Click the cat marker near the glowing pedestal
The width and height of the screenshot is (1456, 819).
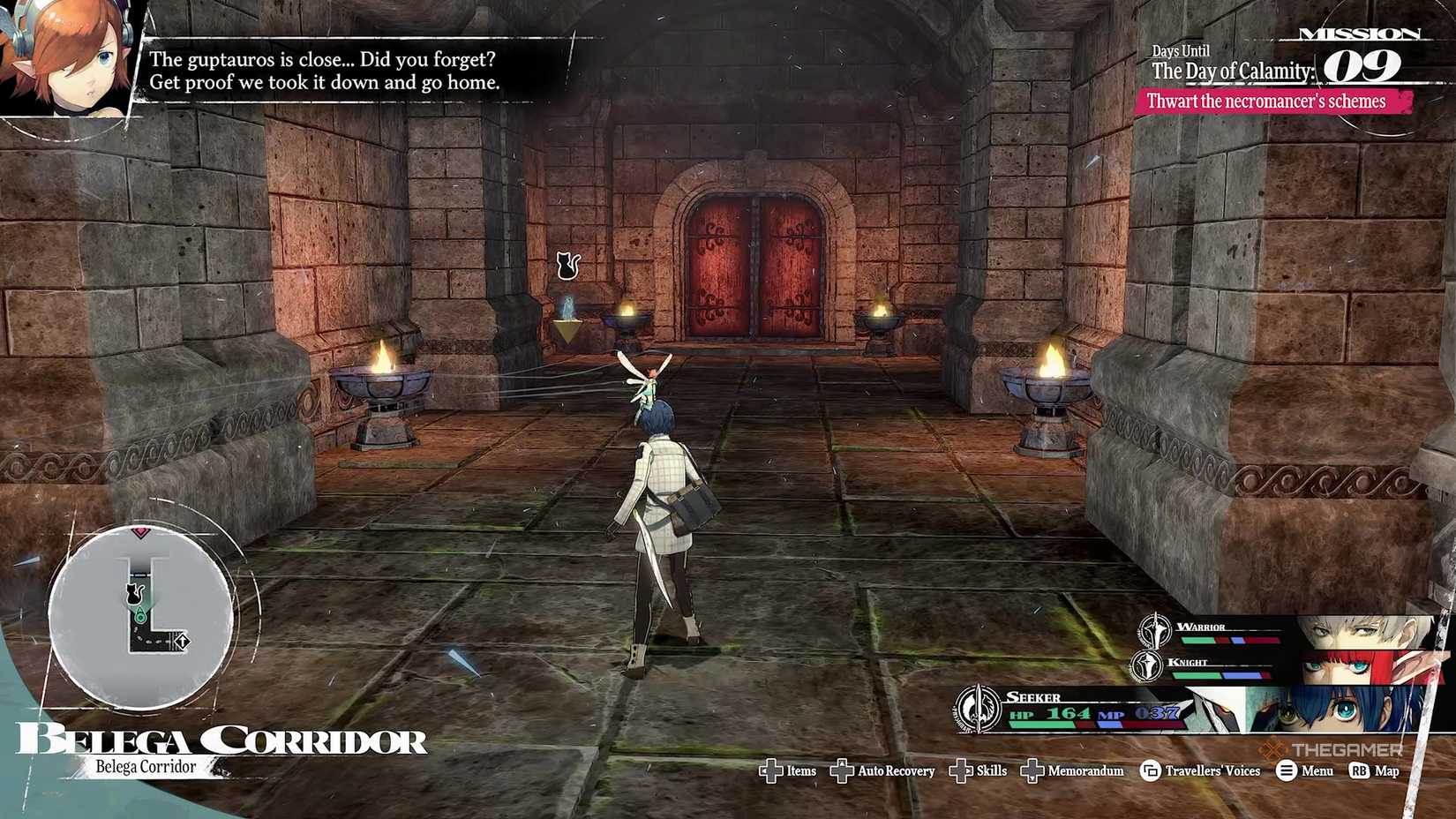[x=566, y=264]
